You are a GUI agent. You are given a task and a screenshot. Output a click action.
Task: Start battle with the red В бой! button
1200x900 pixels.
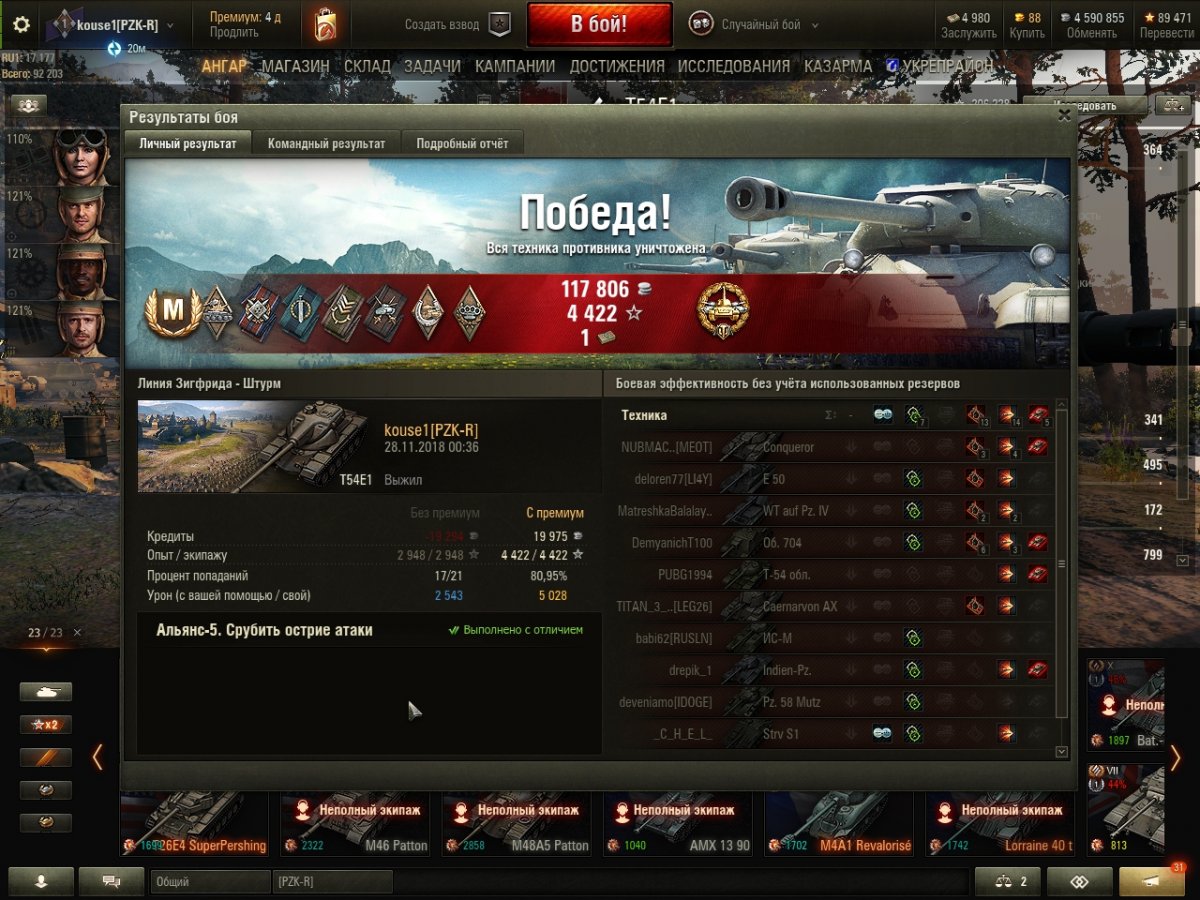pos(599,25)
